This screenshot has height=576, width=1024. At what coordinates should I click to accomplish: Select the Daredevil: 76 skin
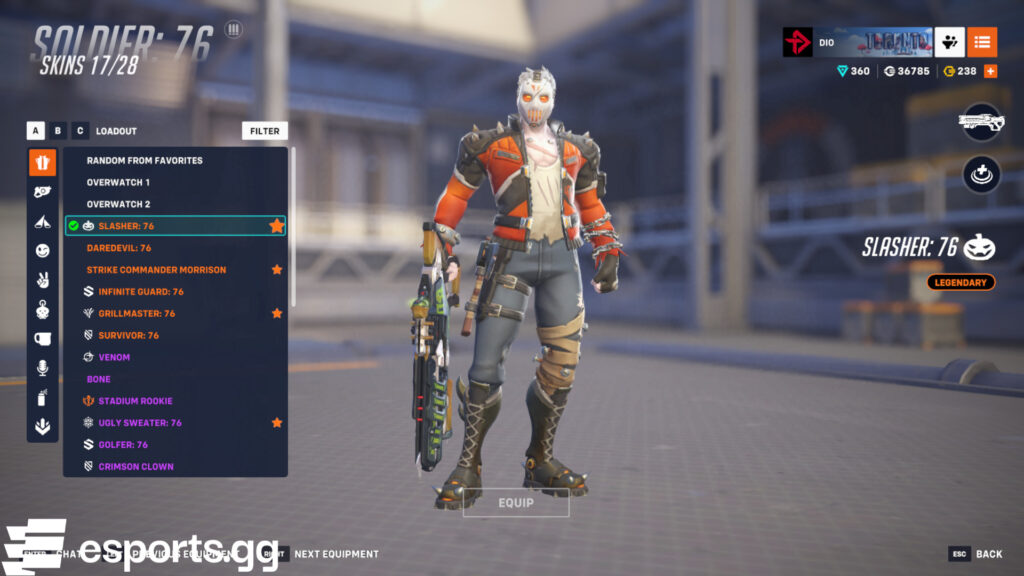[119, 248]
